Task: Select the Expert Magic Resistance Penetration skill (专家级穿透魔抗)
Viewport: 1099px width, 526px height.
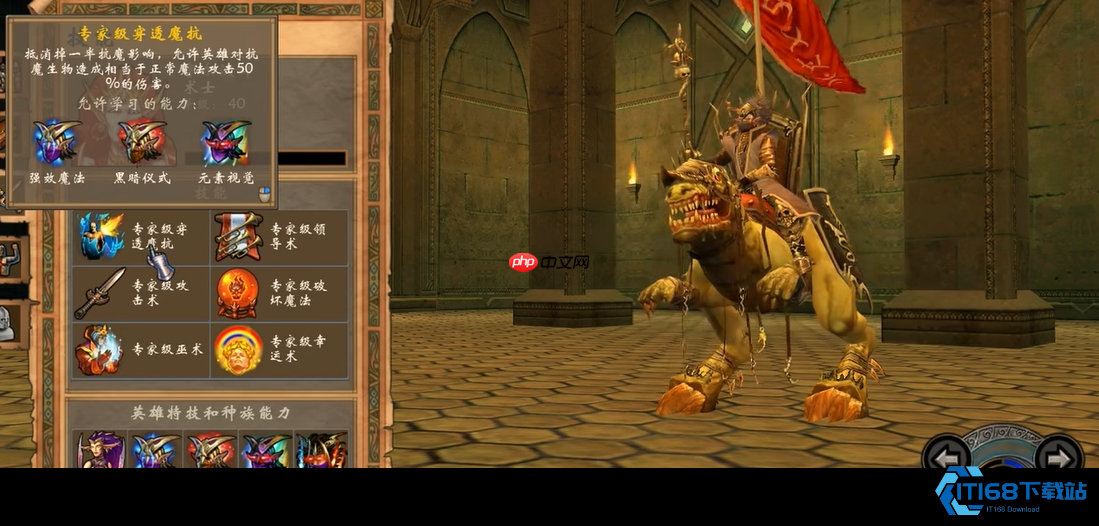Action: [x=101, y=236]
